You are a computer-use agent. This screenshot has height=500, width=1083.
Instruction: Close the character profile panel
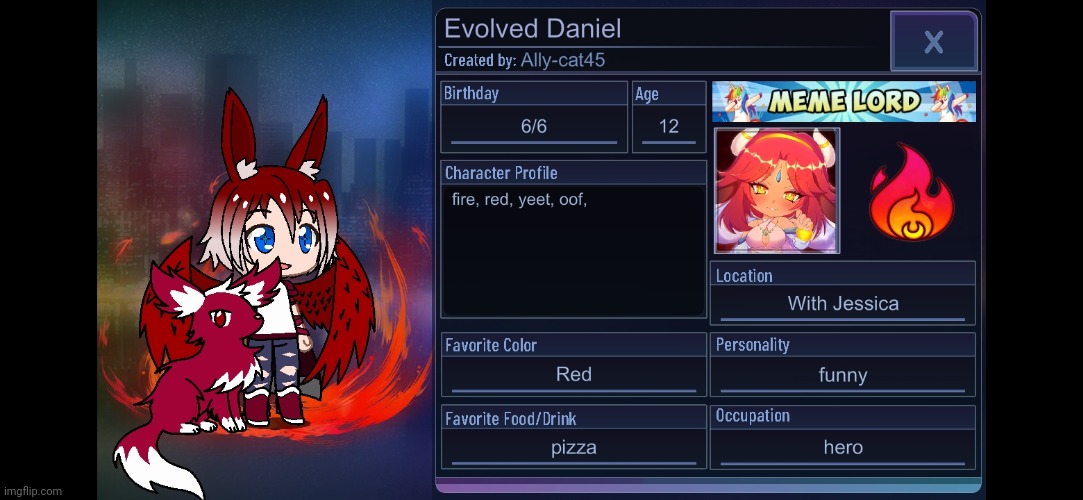933,42
